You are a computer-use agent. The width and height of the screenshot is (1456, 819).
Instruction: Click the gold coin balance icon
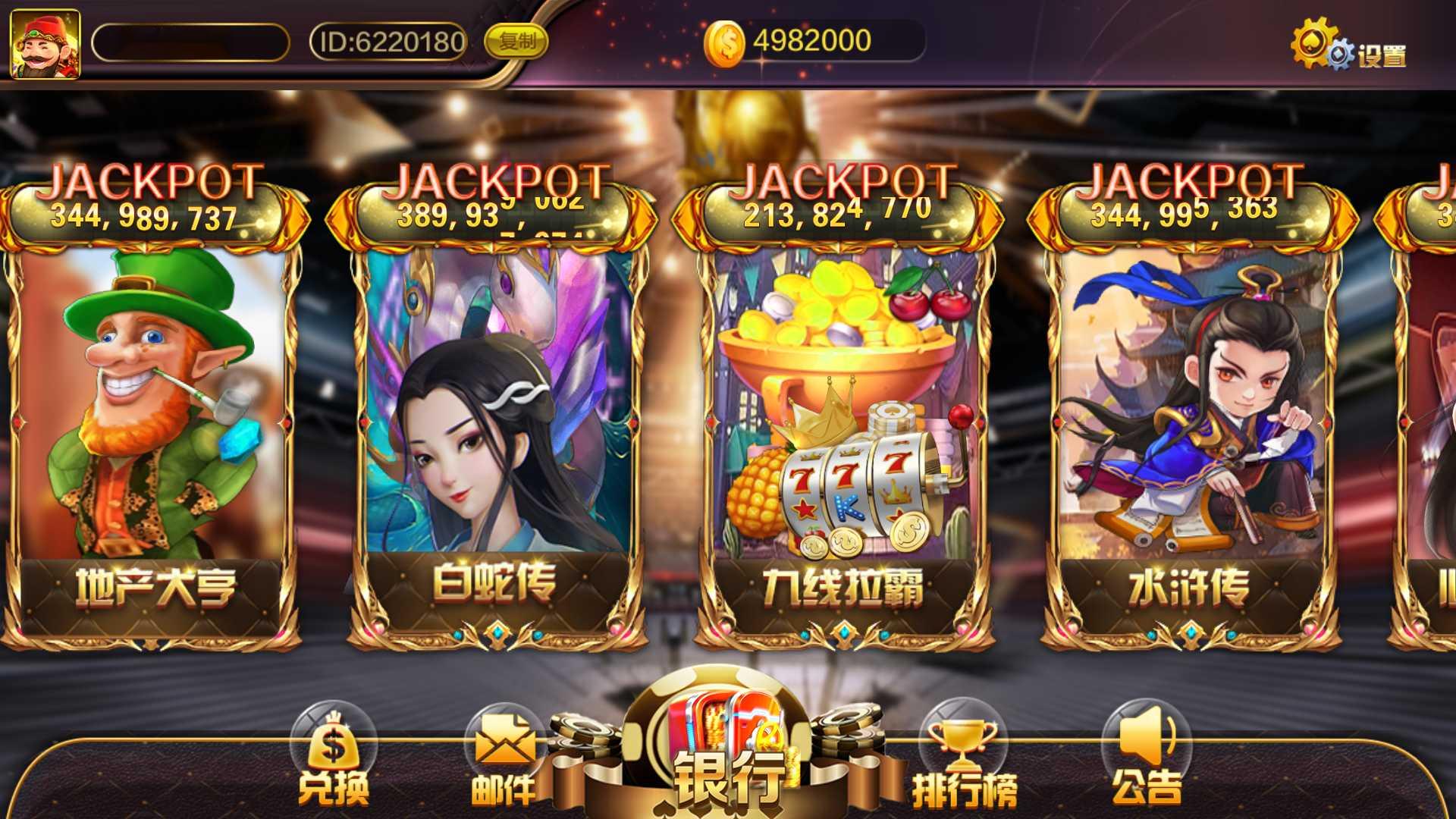click(726, 42)
